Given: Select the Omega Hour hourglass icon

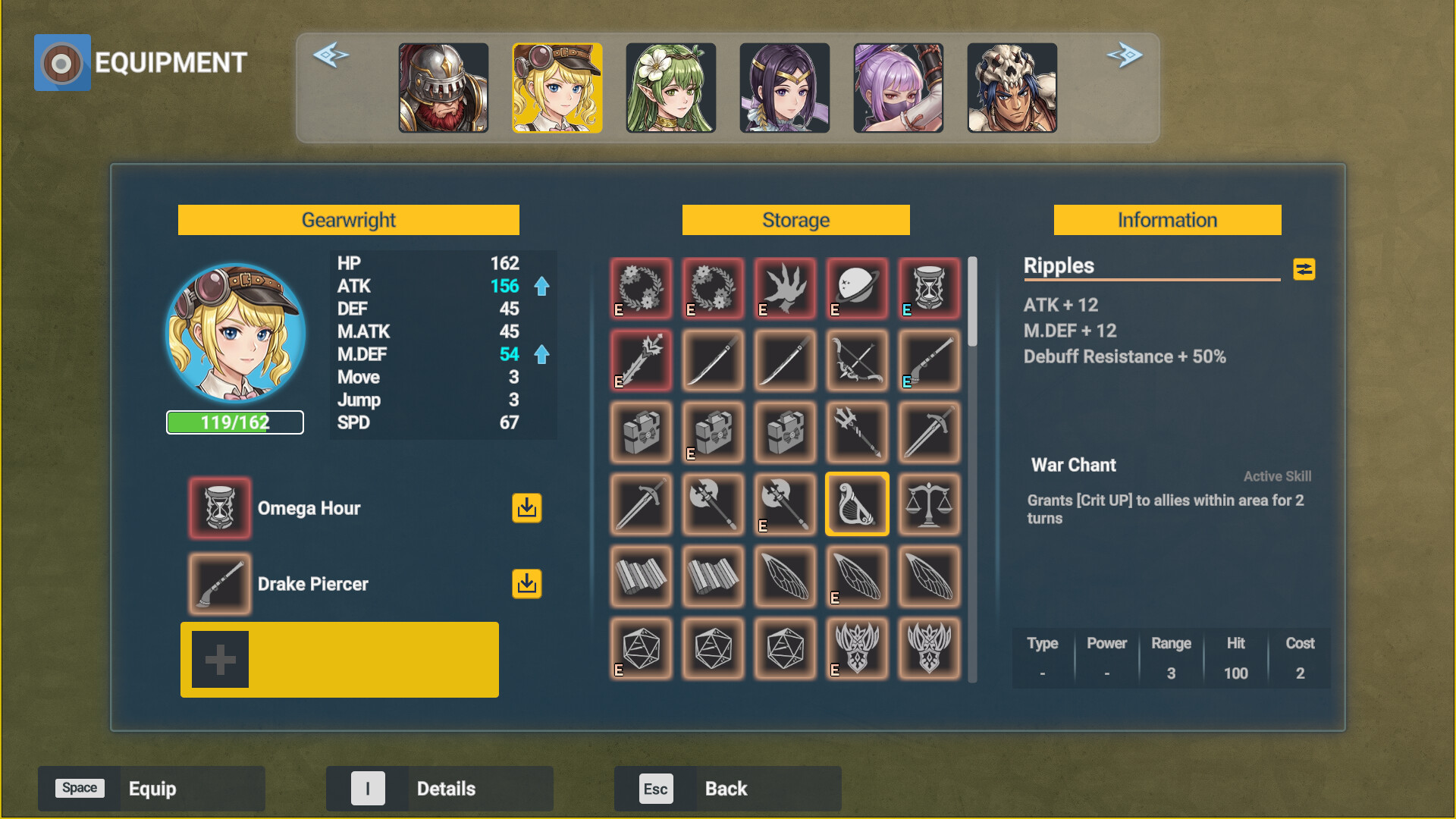Looking at the screenshot, I should (x=219, y=508).
